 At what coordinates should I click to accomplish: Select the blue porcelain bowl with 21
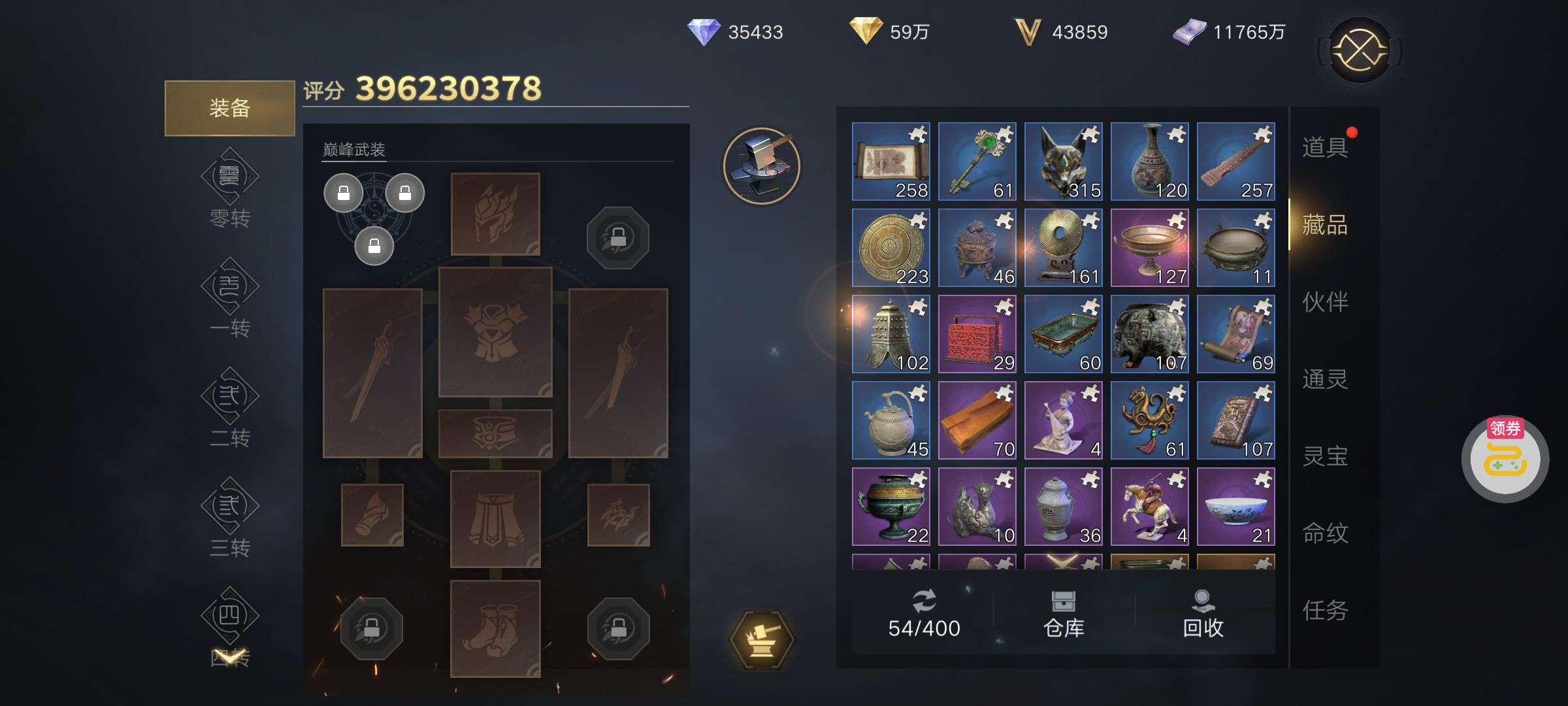coord(1235,507)
